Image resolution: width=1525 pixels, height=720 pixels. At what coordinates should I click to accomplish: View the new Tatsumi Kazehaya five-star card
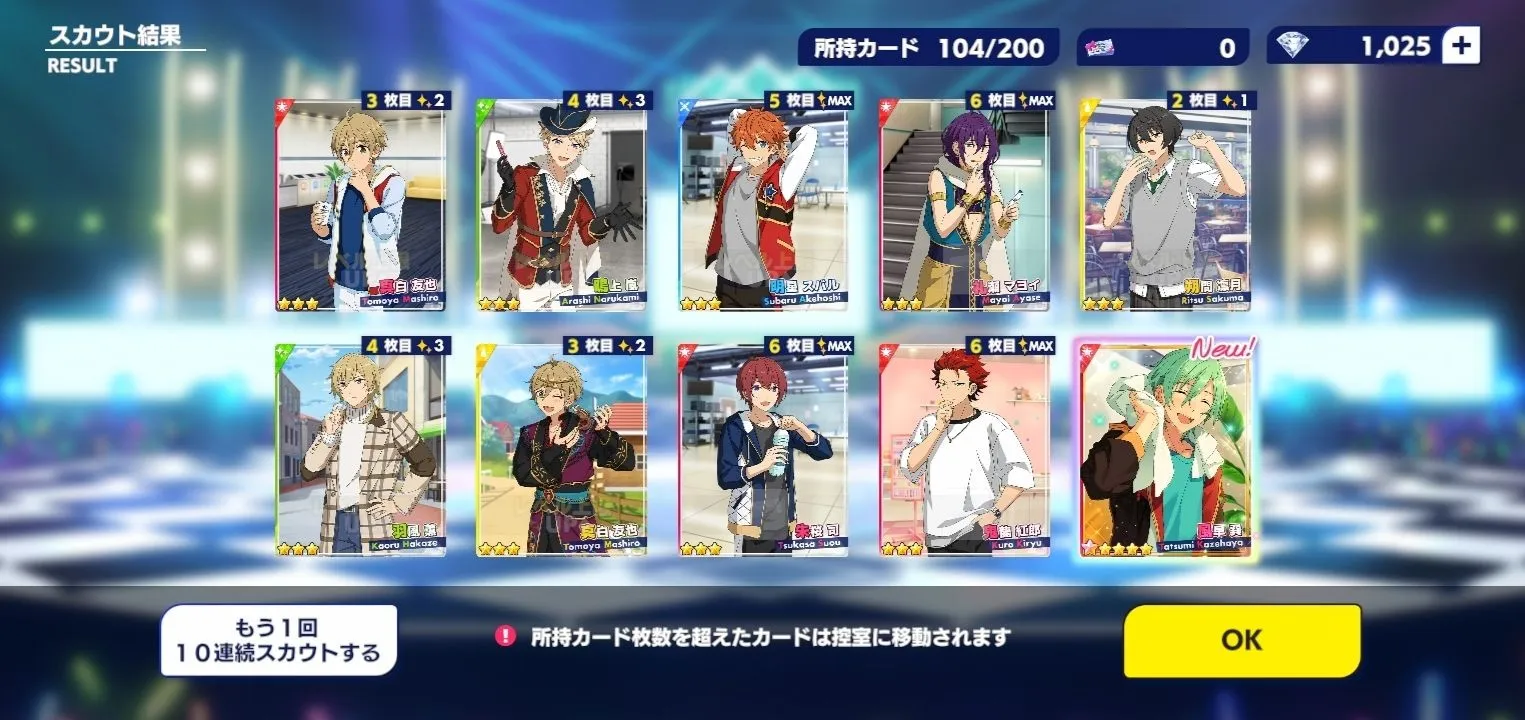point(1167,450)
